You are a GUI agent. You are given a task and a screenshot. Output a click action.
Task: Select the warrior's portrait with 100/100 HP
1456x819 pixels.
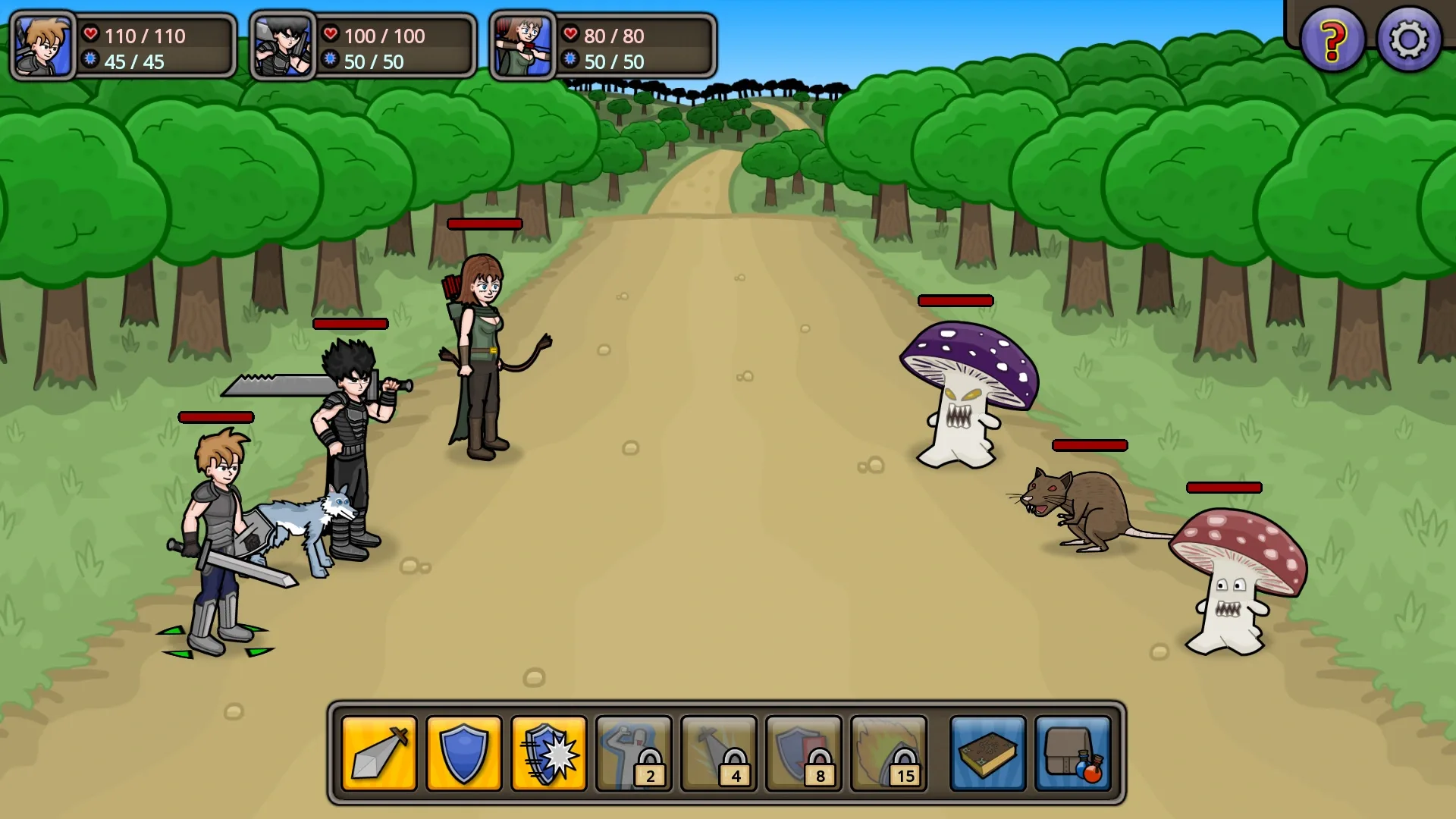283,45
